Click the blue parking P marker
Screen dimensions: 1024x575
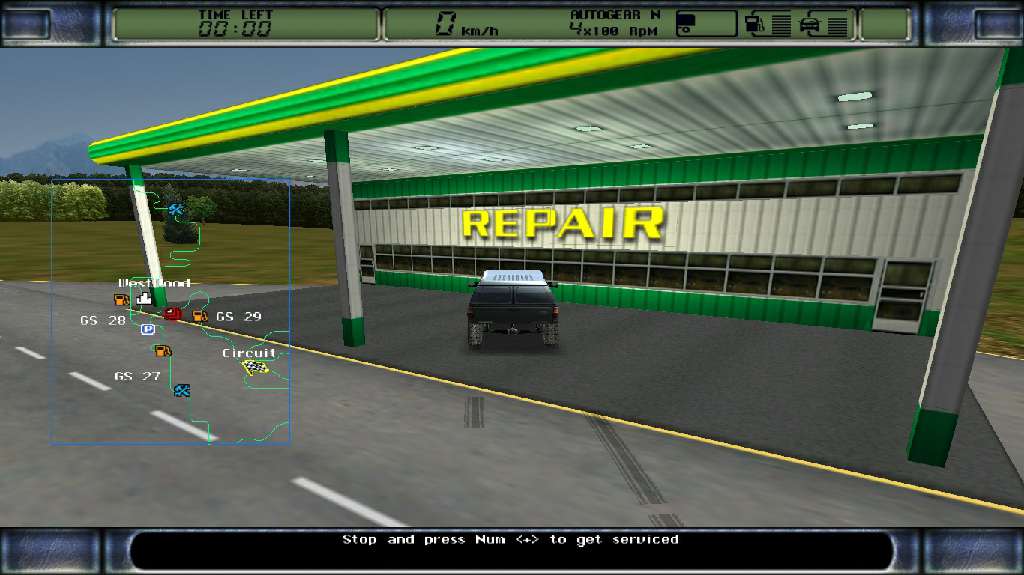[x=148, y=329]
